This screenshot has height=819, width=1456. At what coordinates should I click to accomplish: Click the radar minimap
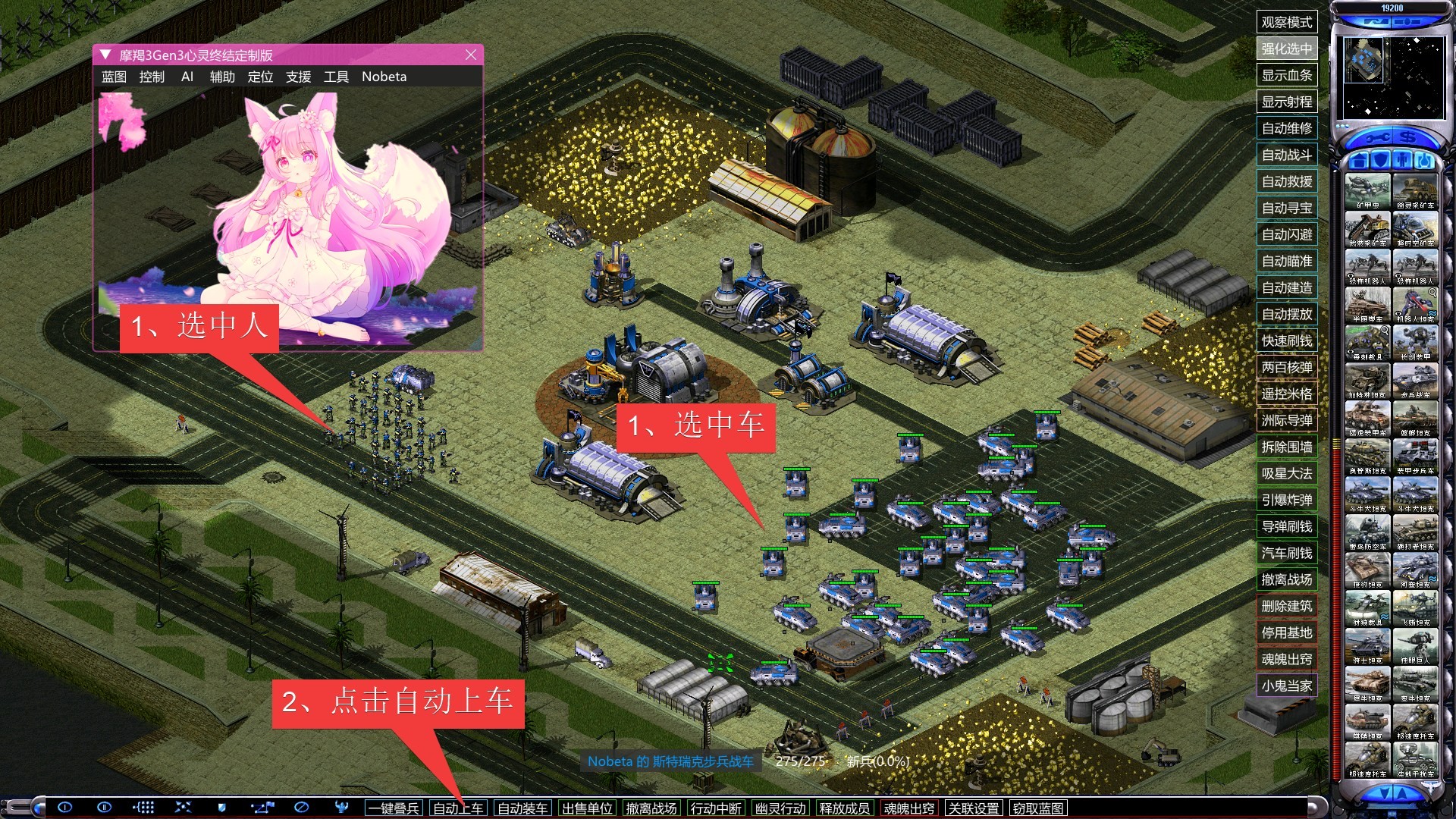(1392, 77)
